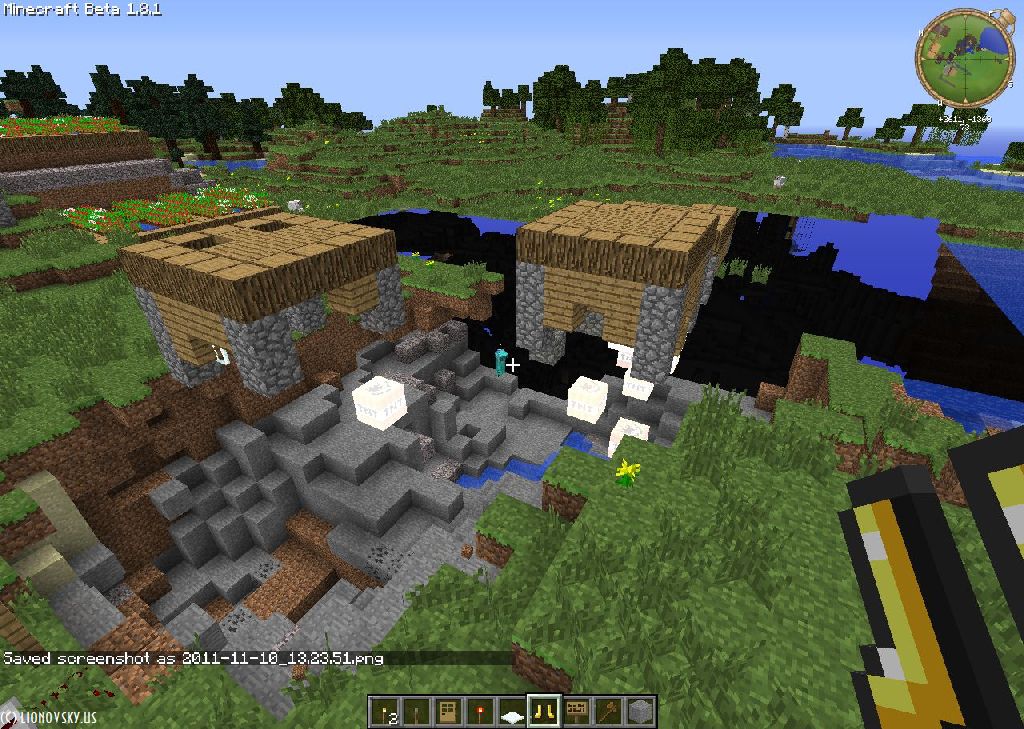Select the wooden sign slot

pos(576,711)
